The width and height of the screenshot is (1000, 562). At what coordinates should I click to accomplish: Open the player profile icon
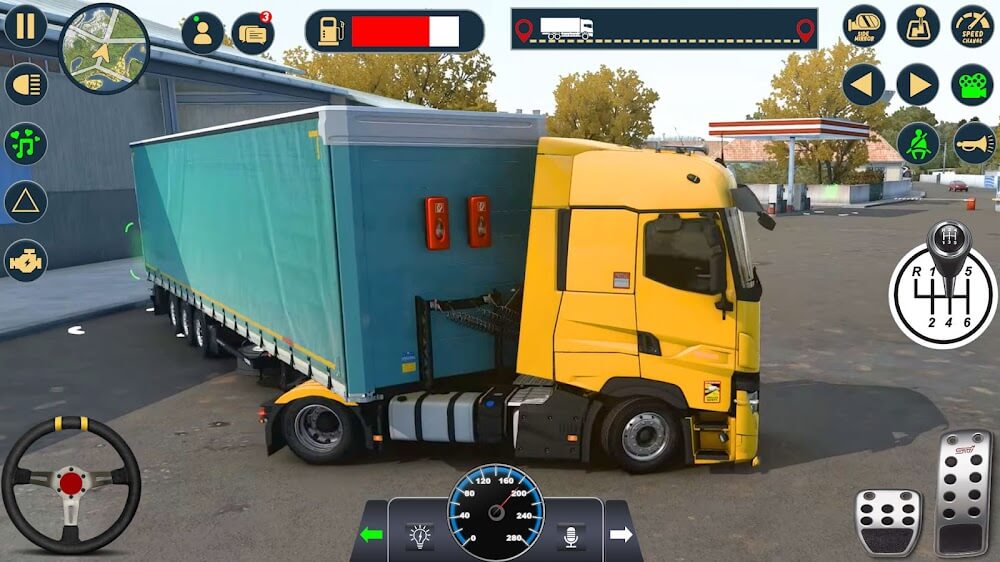[x=203, y=33]
